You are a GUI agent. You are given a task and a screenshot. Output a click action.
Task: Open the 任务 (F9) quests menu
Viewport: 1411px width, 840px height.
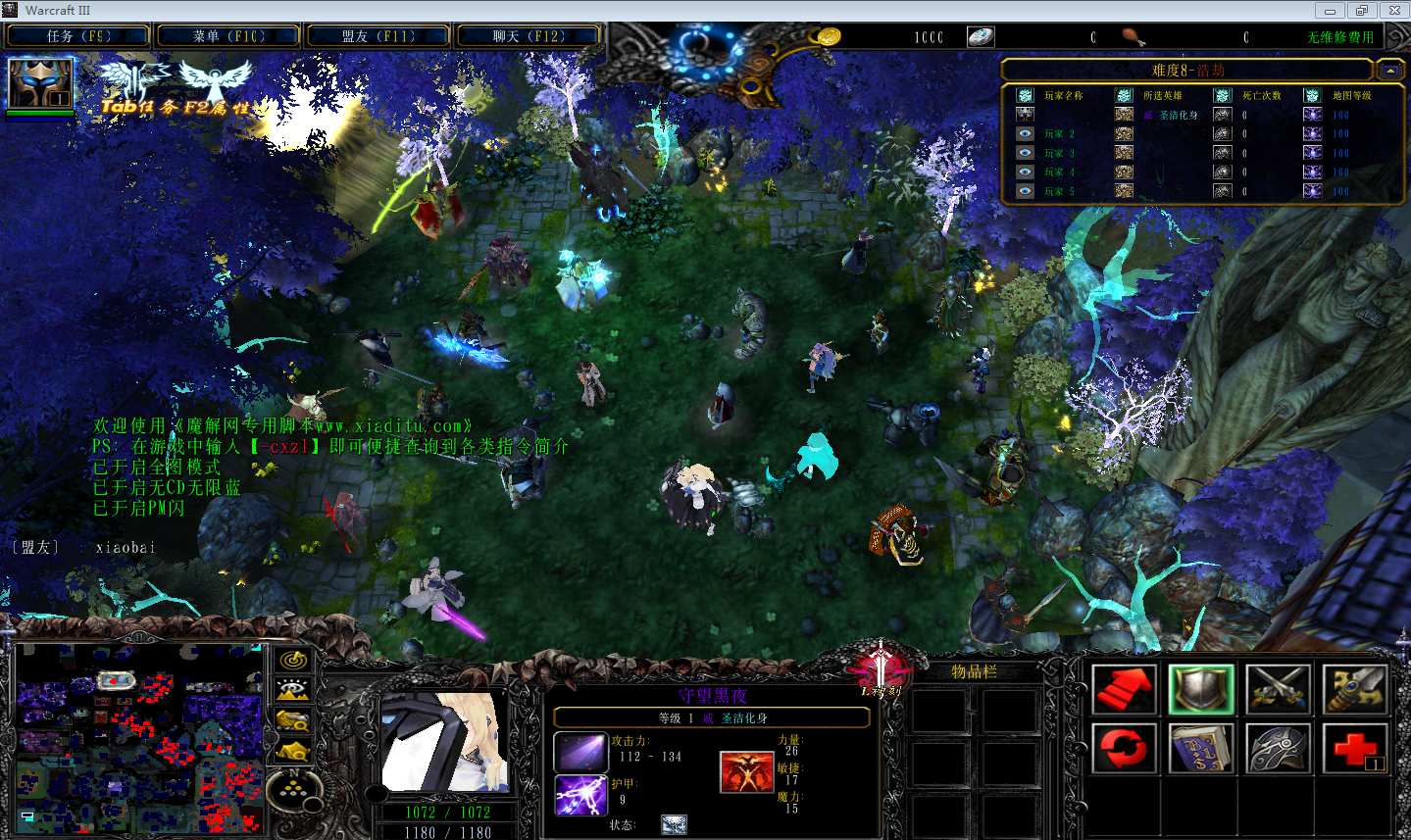coord(77,36)
